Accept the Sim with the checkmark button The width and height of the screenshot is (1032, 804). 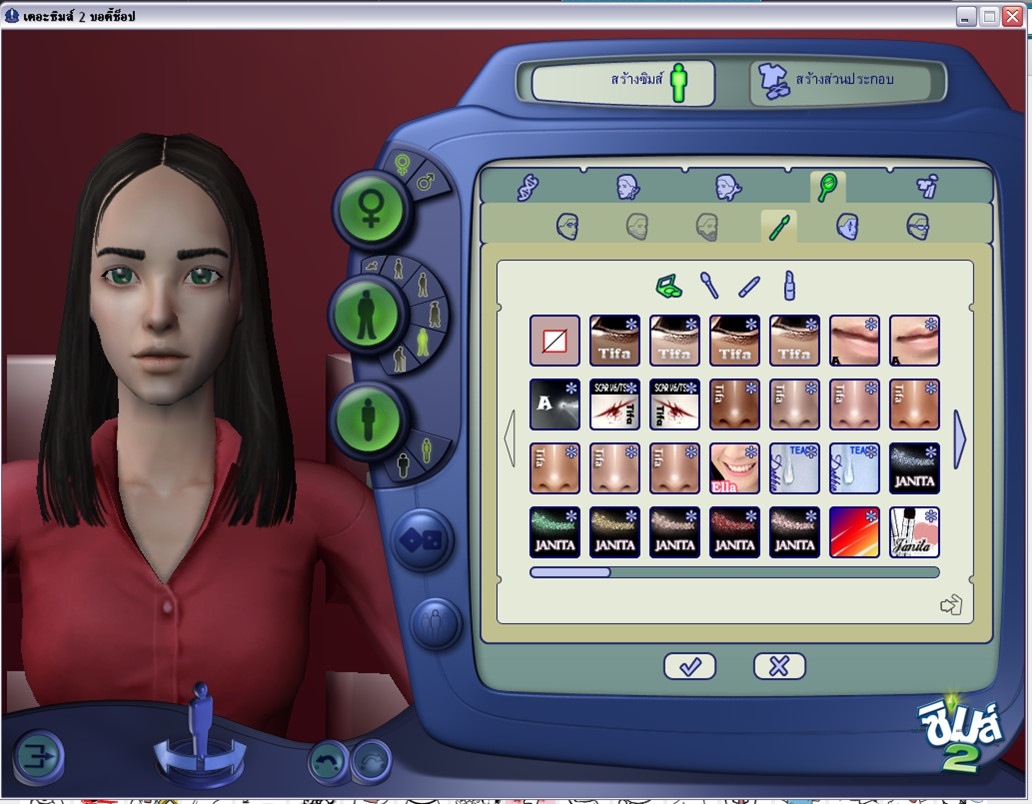pyautogui.click(x=690, y=666)
